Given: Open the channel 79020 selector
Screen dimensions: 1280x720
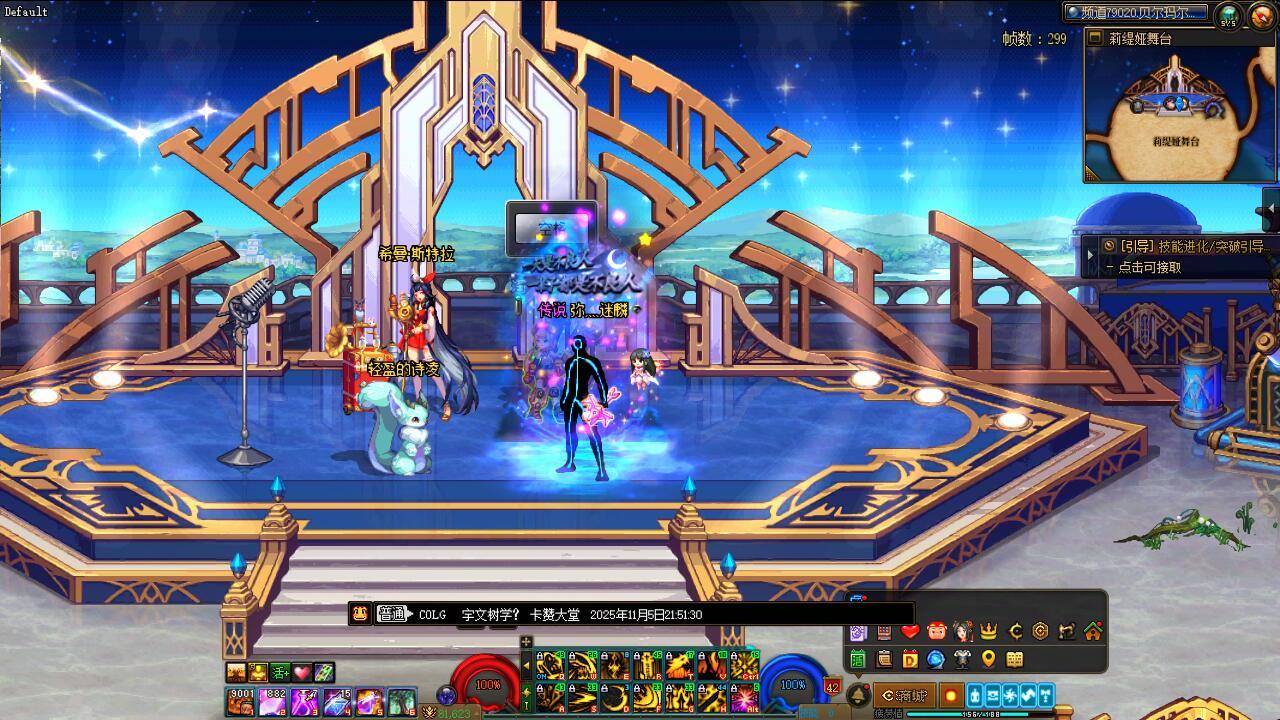Looking at the screenshot, I should coord(1137,13).
